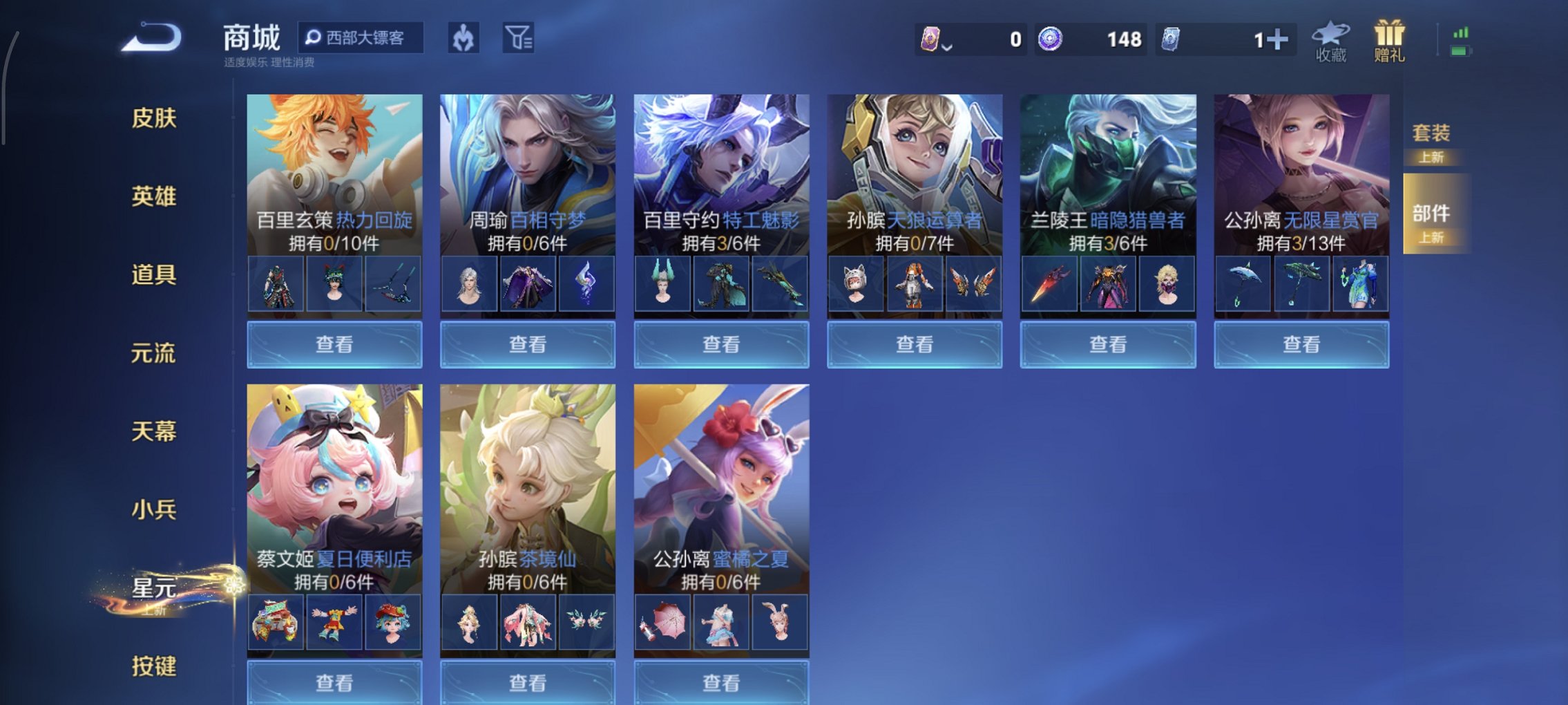Click 查看 under 百里玄策 热力回旋
Viewport: 1568px width, 705px height.
click(x=334, y=343)
